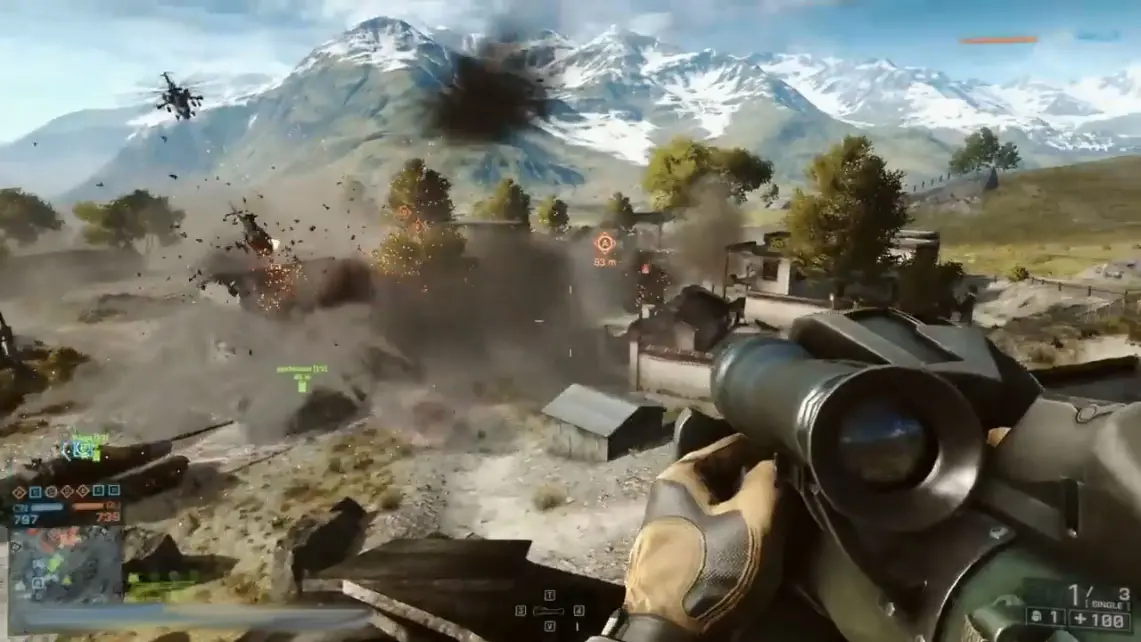
Task: Click the weapon silhouette selector icon
Action: (x=549, y=610)
